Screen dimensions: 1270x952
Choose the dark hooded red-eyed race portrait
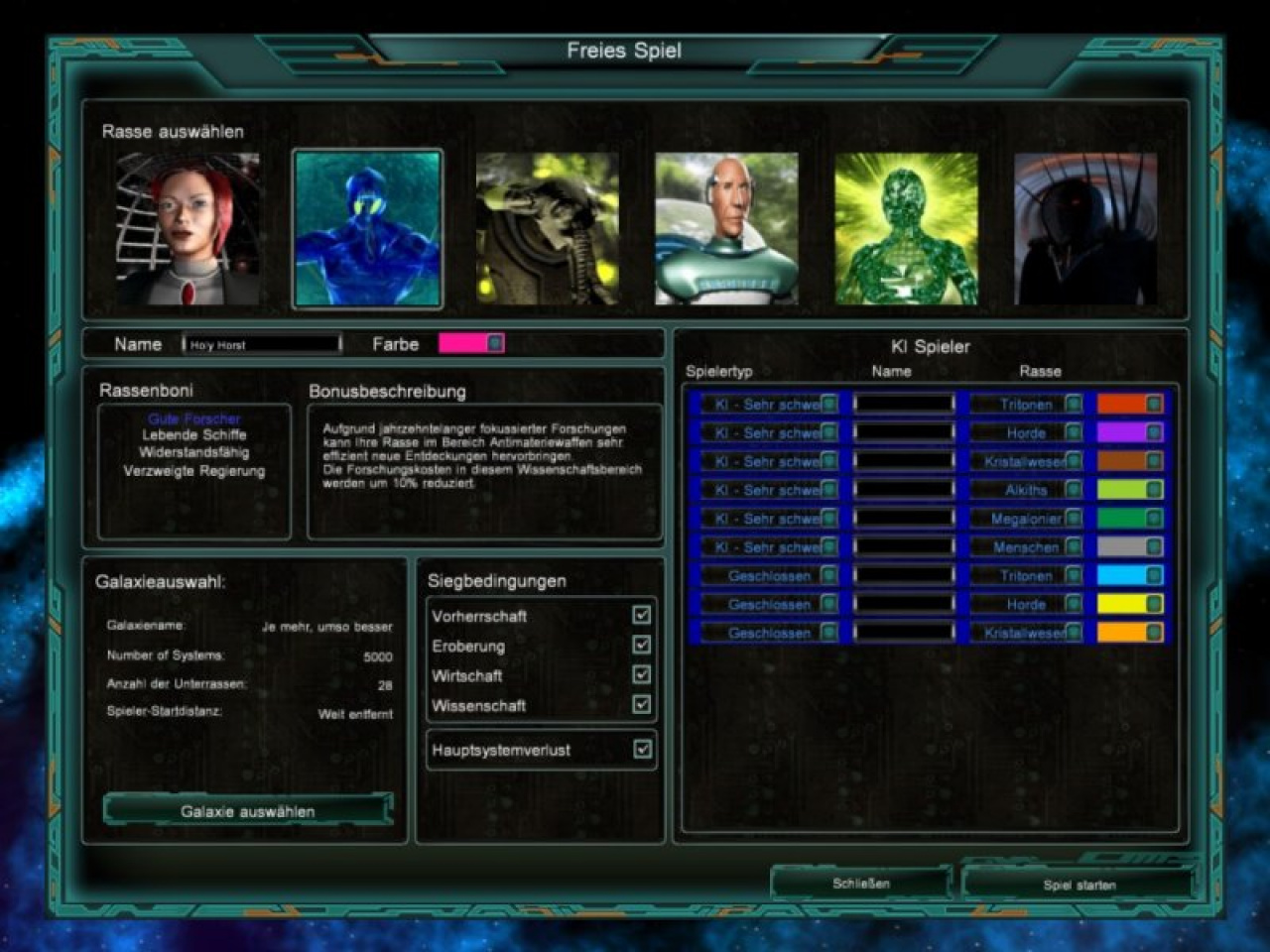(x=1085, y=228)
